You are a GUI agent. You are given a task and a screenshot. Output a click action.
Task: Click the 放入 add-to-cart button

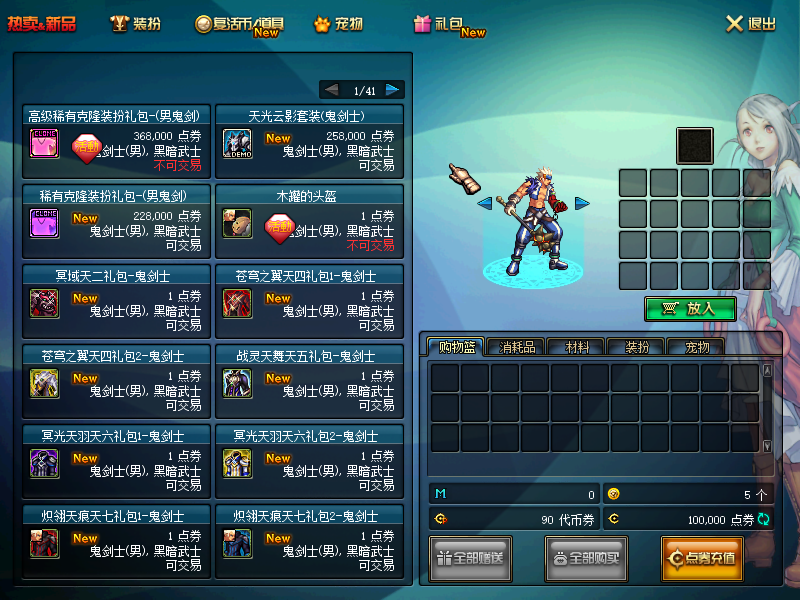pyautogui.click(x=690, y=308)
